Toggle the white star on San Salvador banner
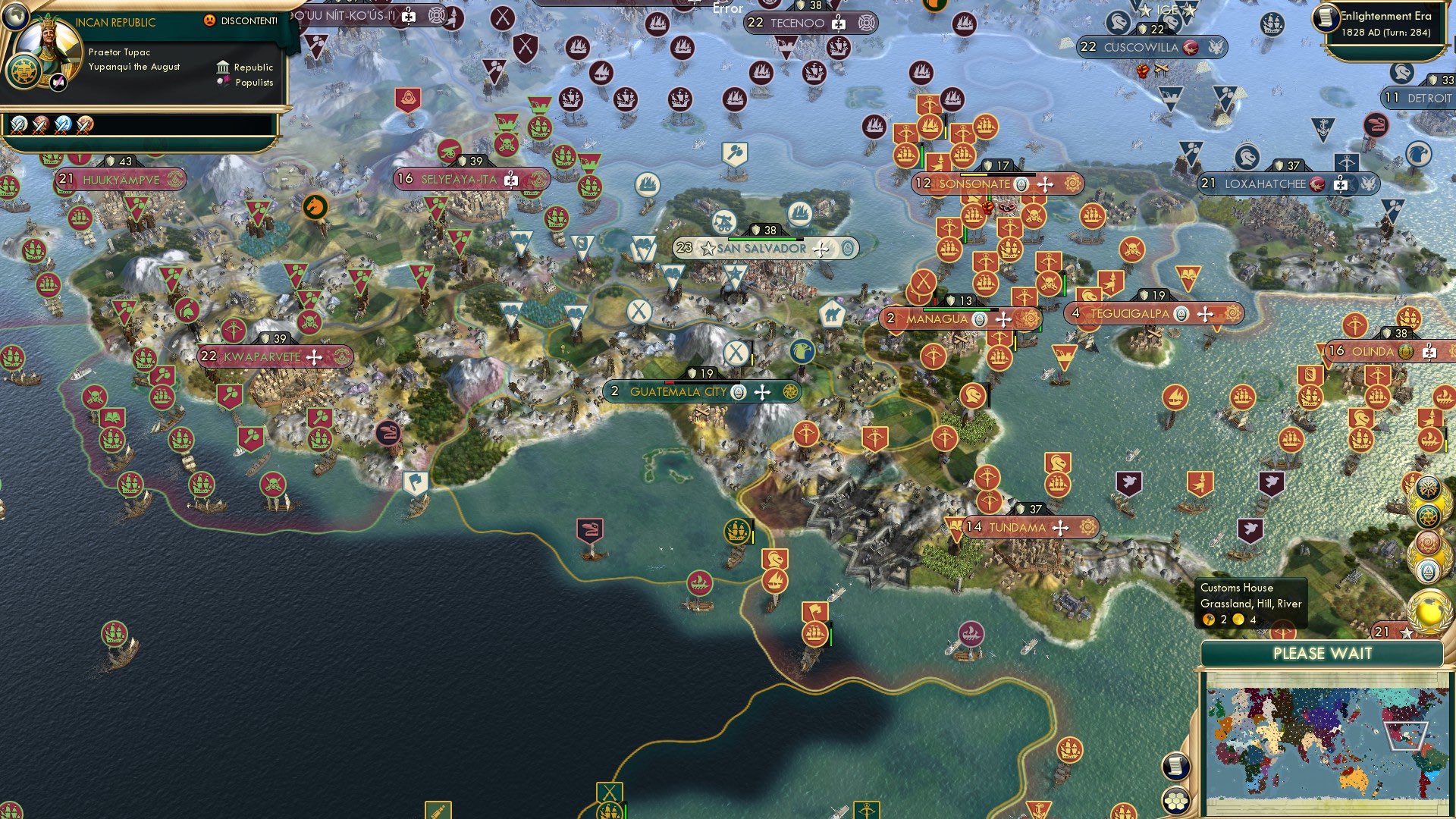 [707, 249]
